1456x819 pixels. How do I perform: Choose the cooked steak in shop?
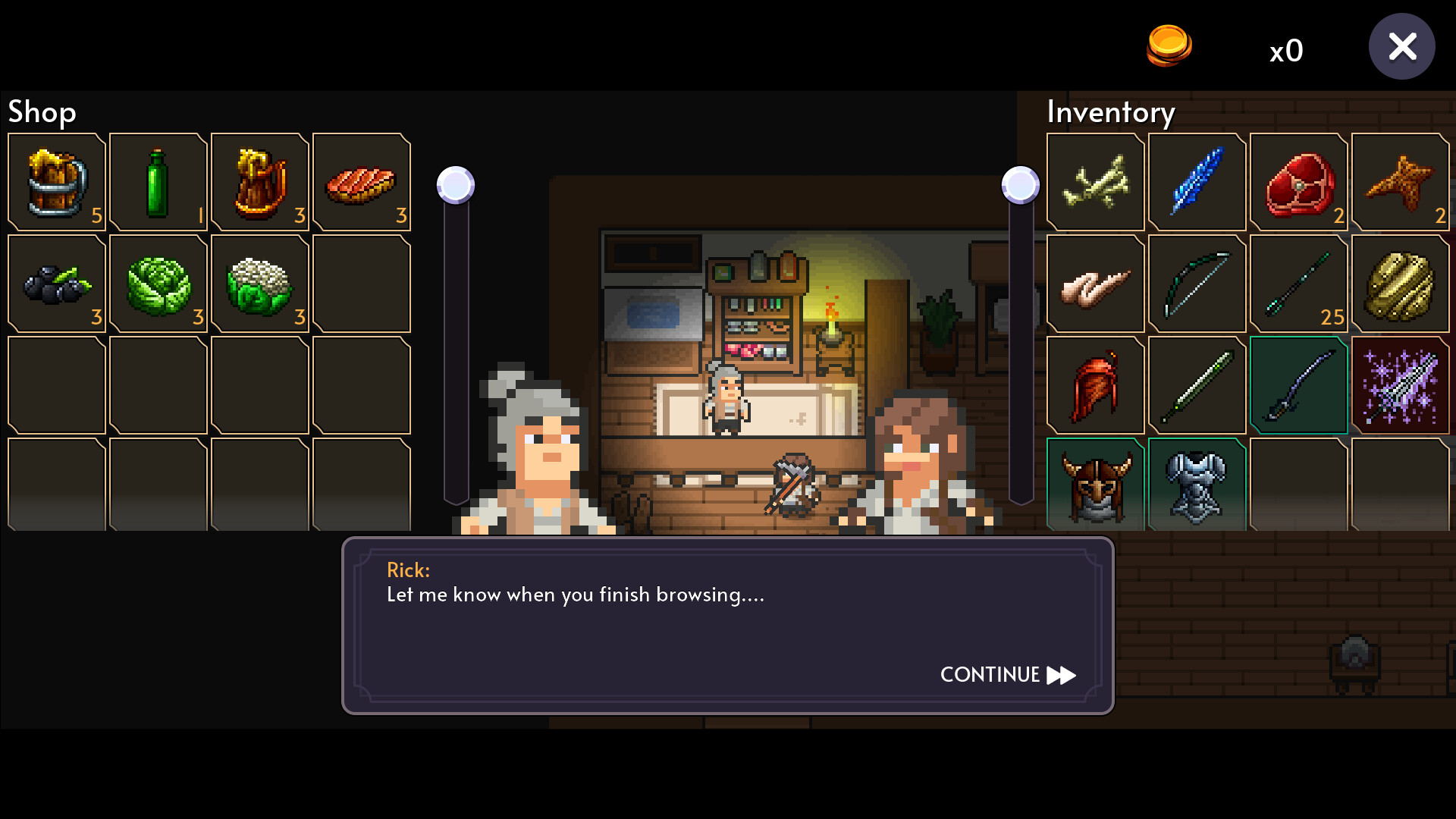(361, 182)
